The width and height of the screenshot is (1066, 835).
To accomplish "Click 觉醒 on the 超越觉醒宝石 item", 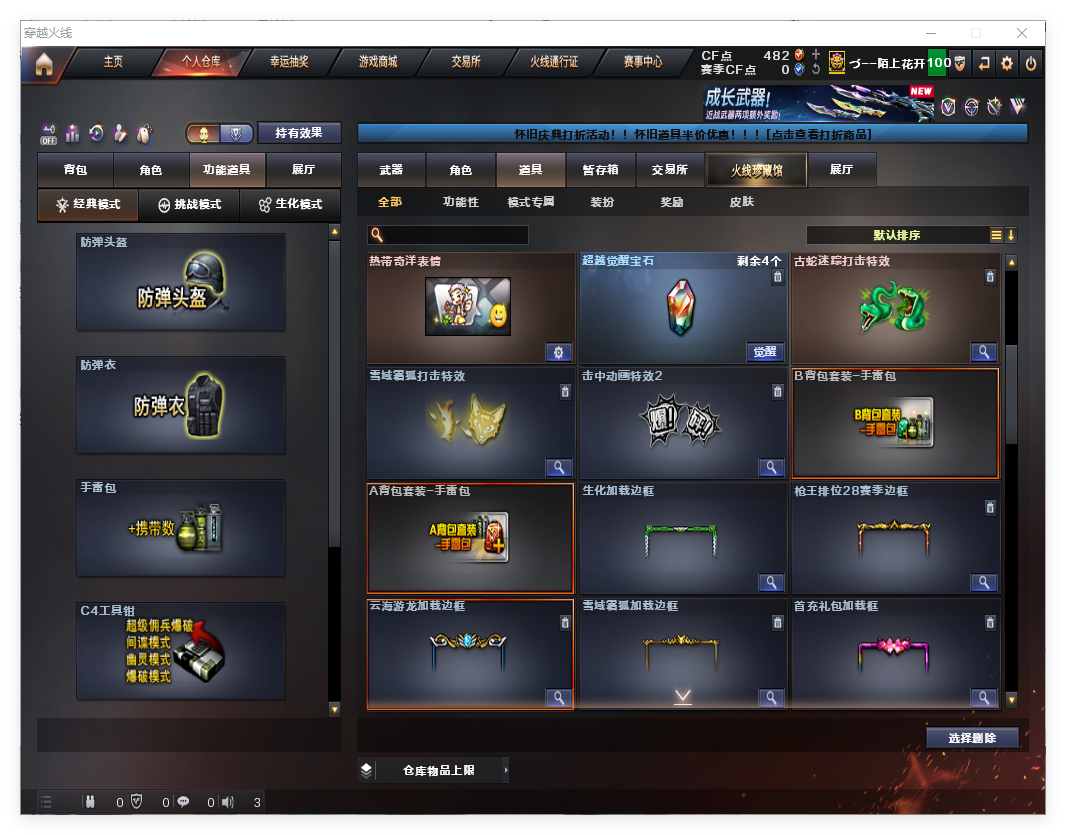I will point(765,352).
